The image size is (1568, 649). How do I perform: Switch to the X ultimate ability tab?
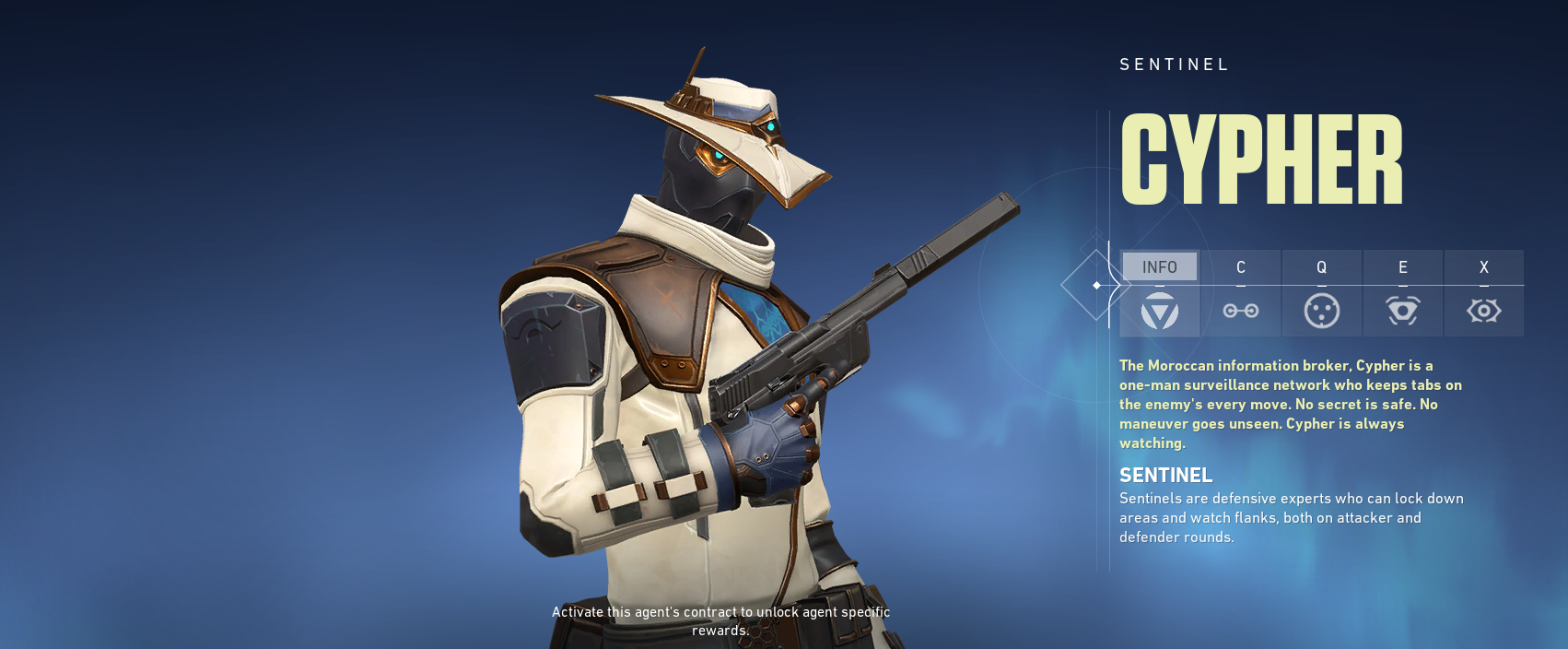[1483, 292]
